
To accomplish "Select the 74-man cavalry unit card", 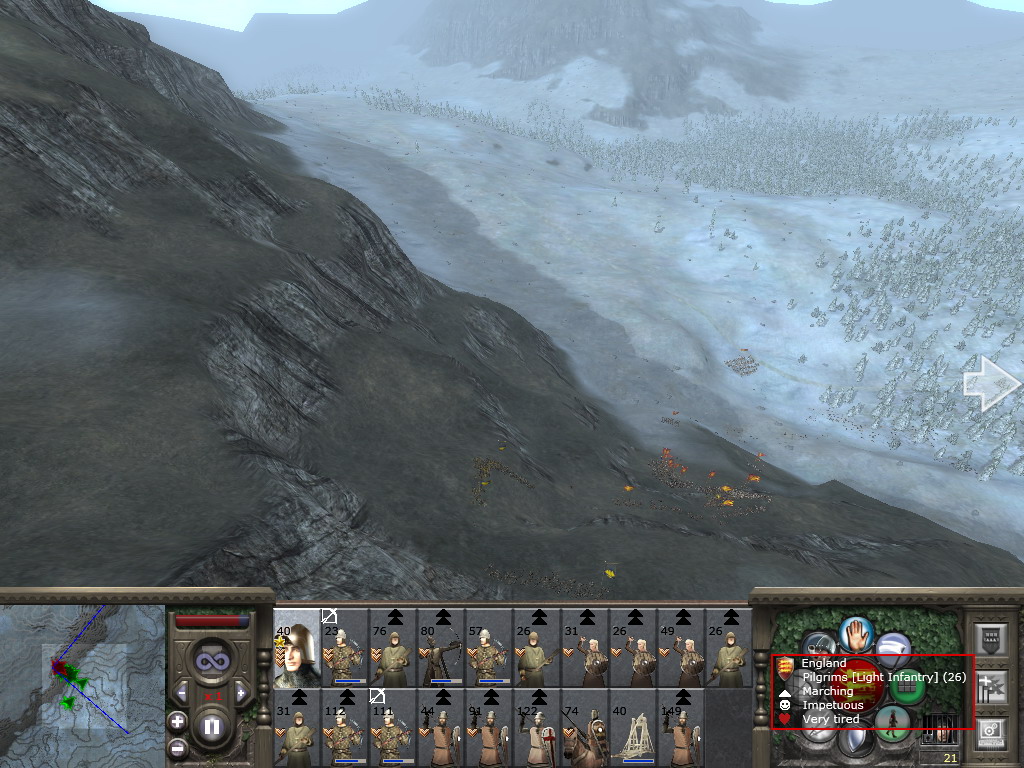I will tap(584, 728).
